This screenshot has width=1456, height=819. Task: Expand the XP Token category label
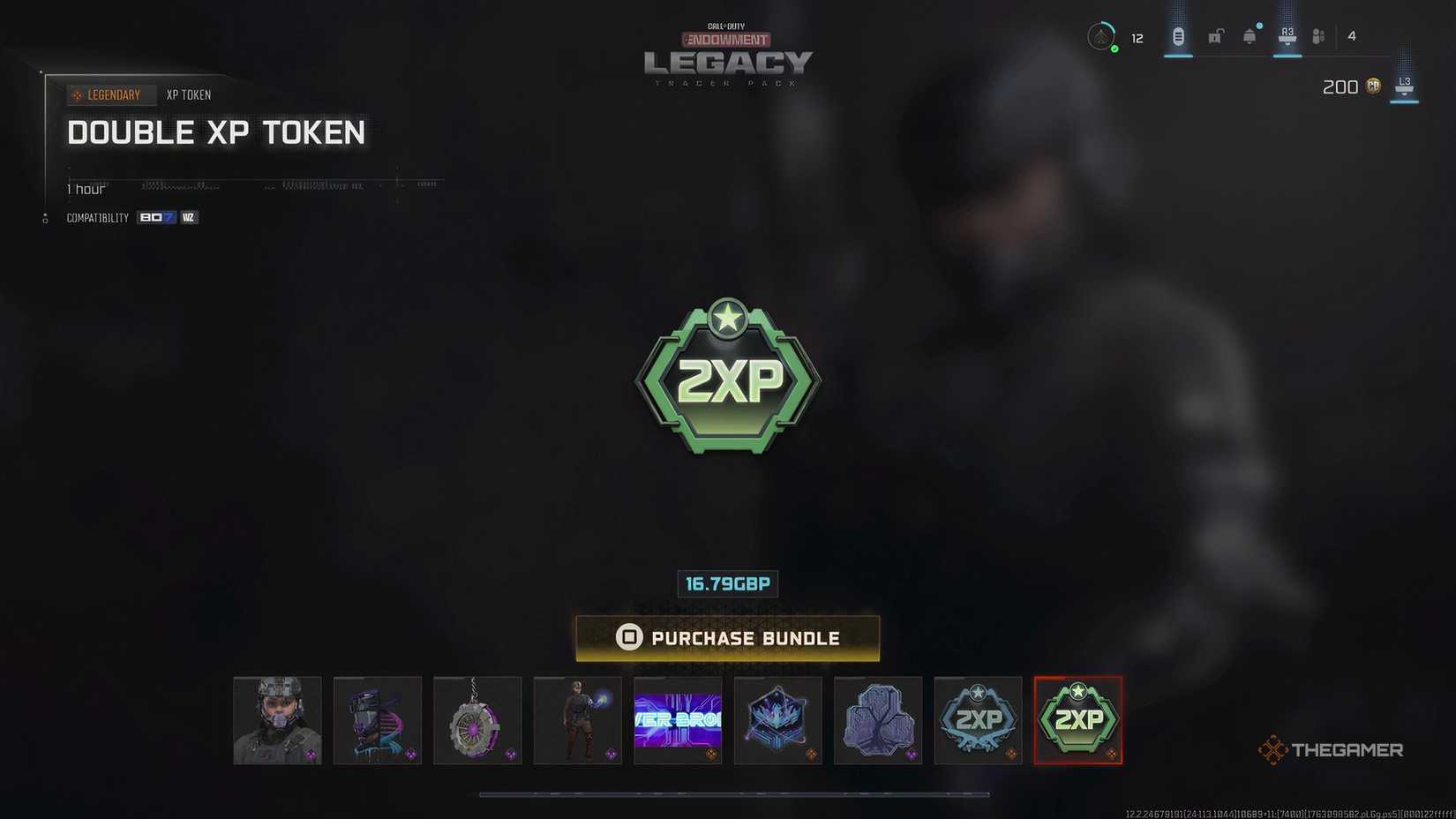tap(188, 94)
